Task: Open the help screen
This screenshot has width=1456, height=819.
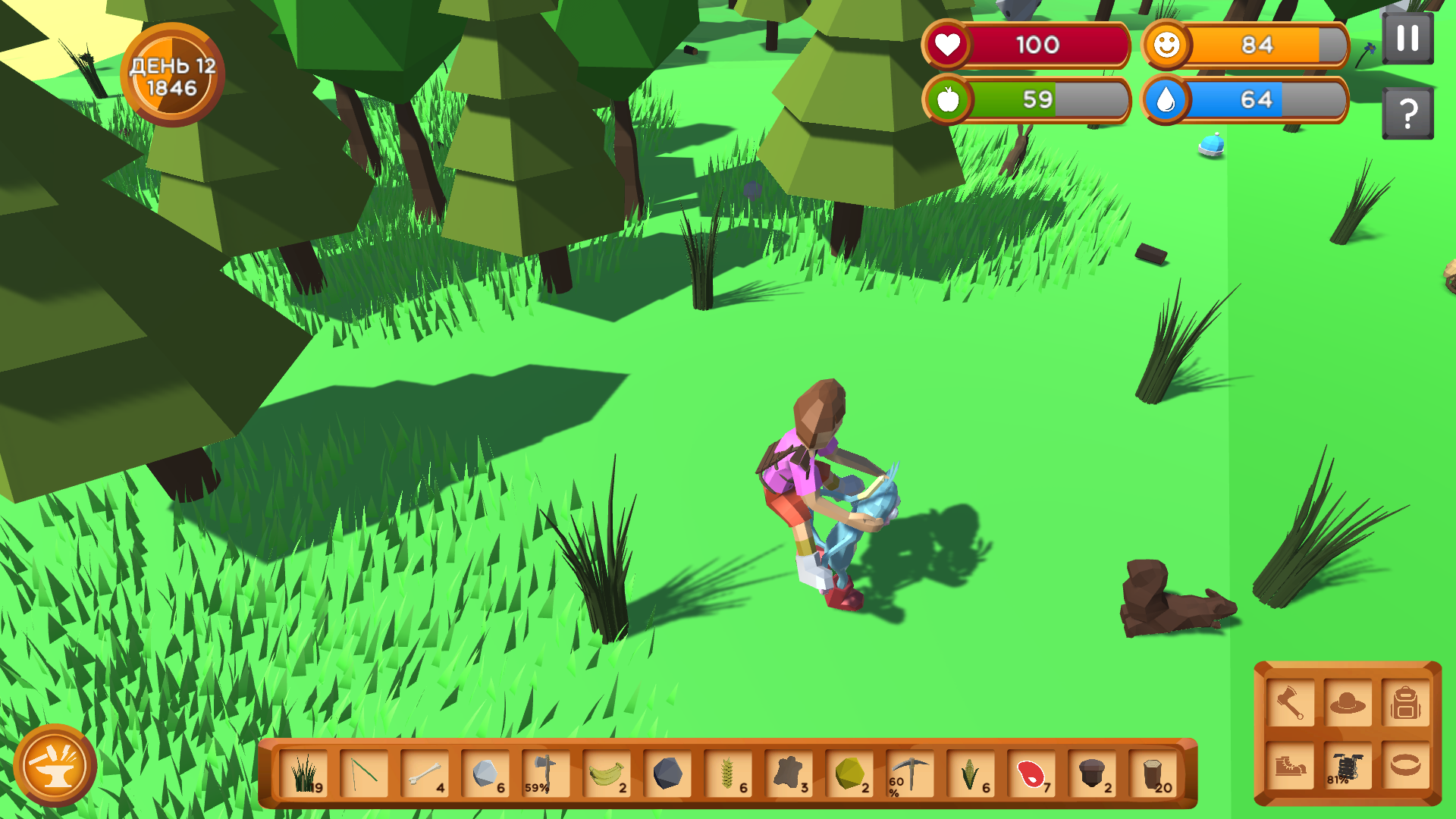Action: [x=1408, y=111]
